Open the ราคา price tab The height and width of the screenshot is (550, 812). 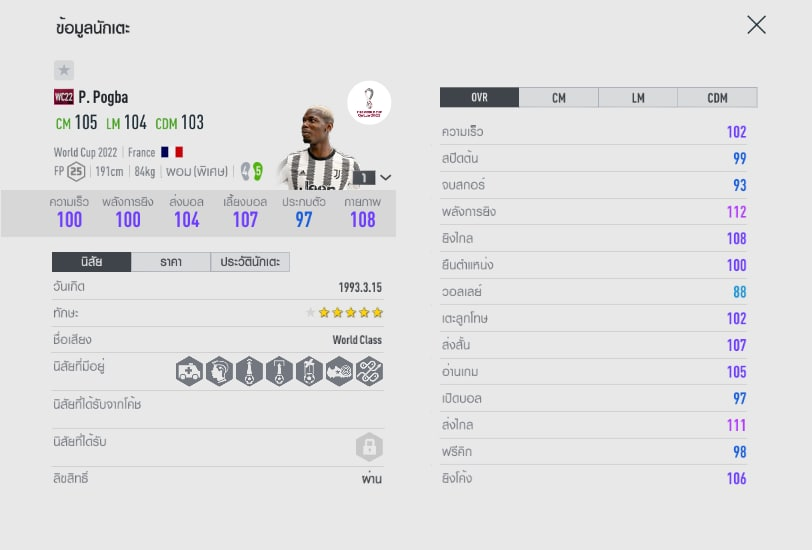tap(170, 262)
